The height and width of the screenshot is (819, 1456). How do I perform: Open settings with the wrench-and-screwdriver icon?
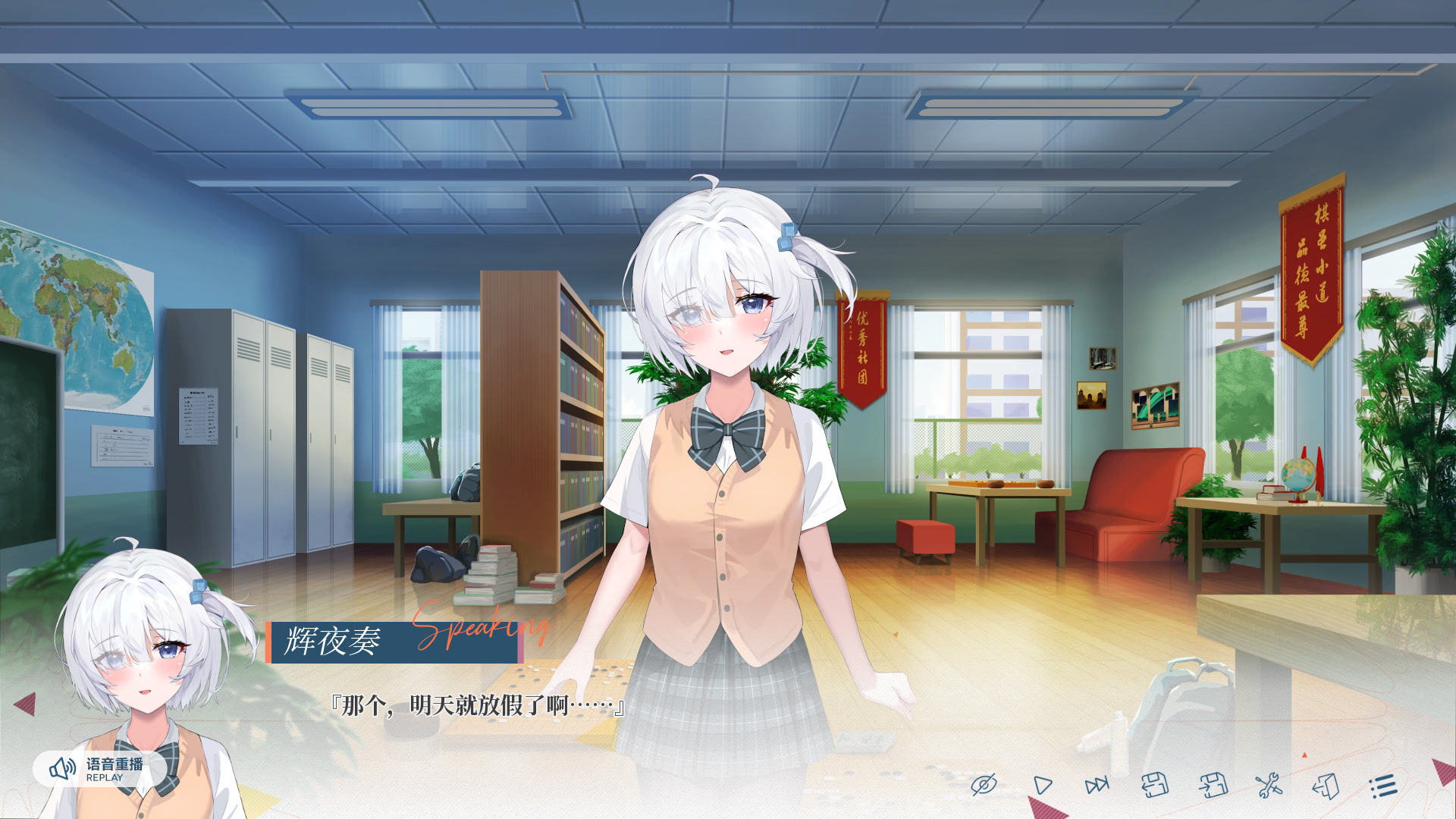pyautogui.click(x=1268, y=785)
